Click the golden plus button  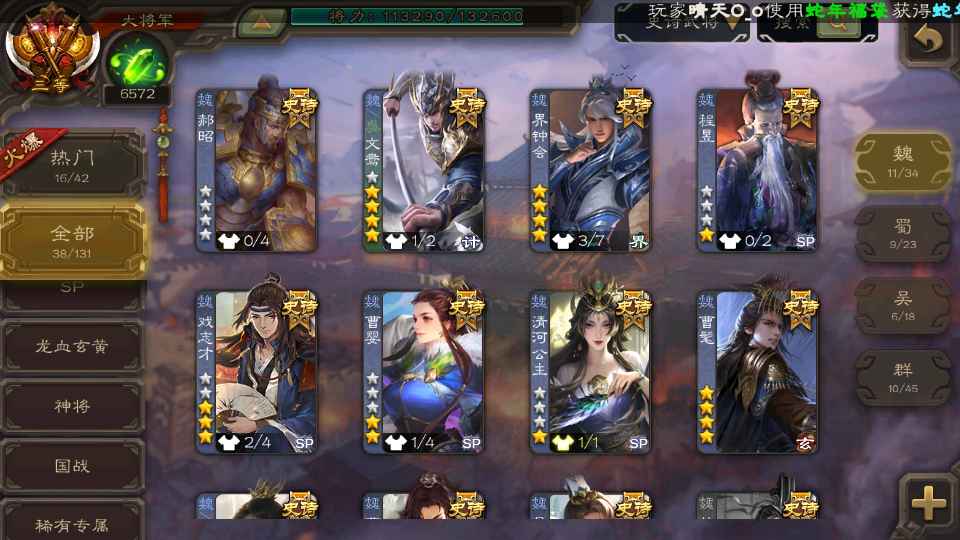[928, 505]
